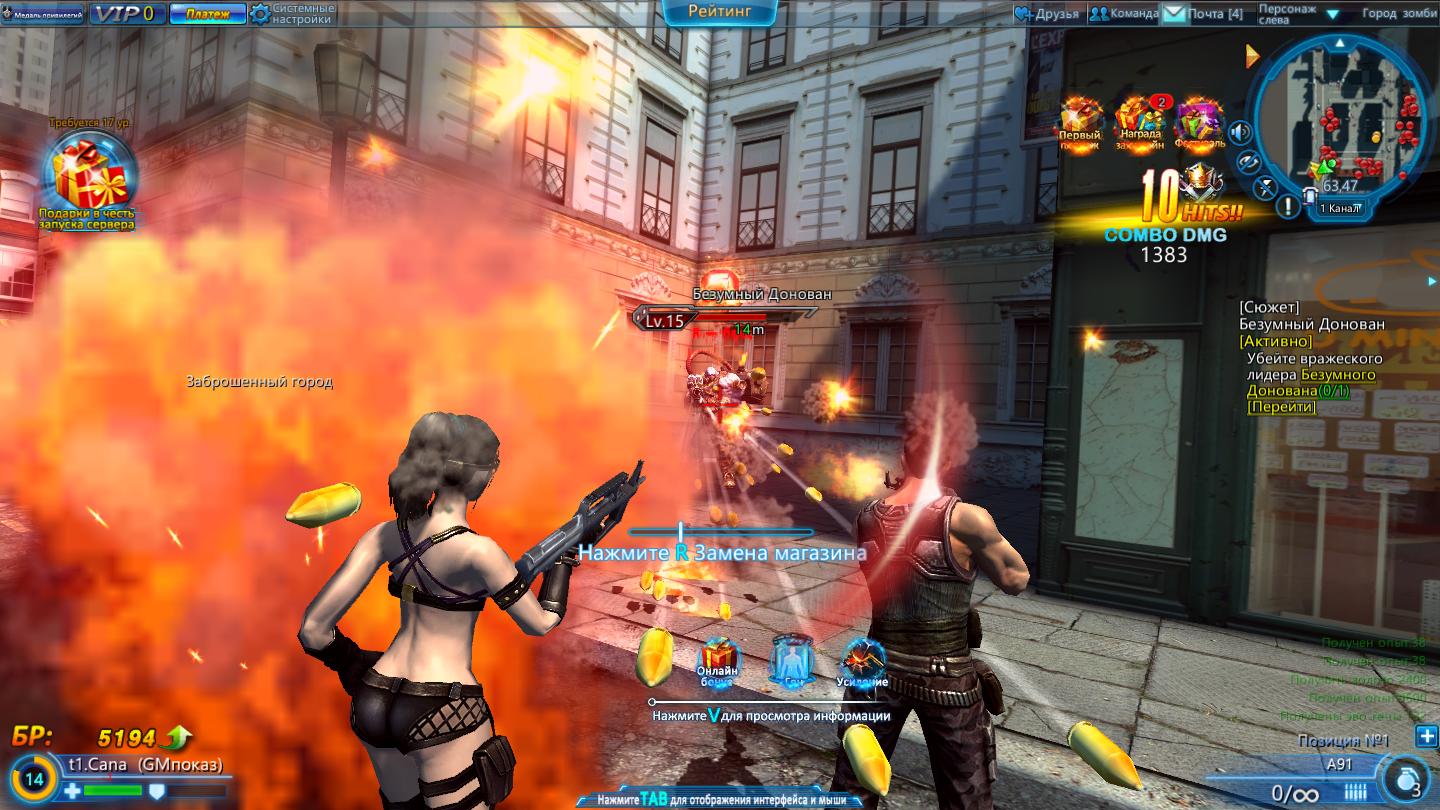Screen dimensions: 1440x810
Task: Open the Рейтинг ranking panel
Action: click(719, 12)
